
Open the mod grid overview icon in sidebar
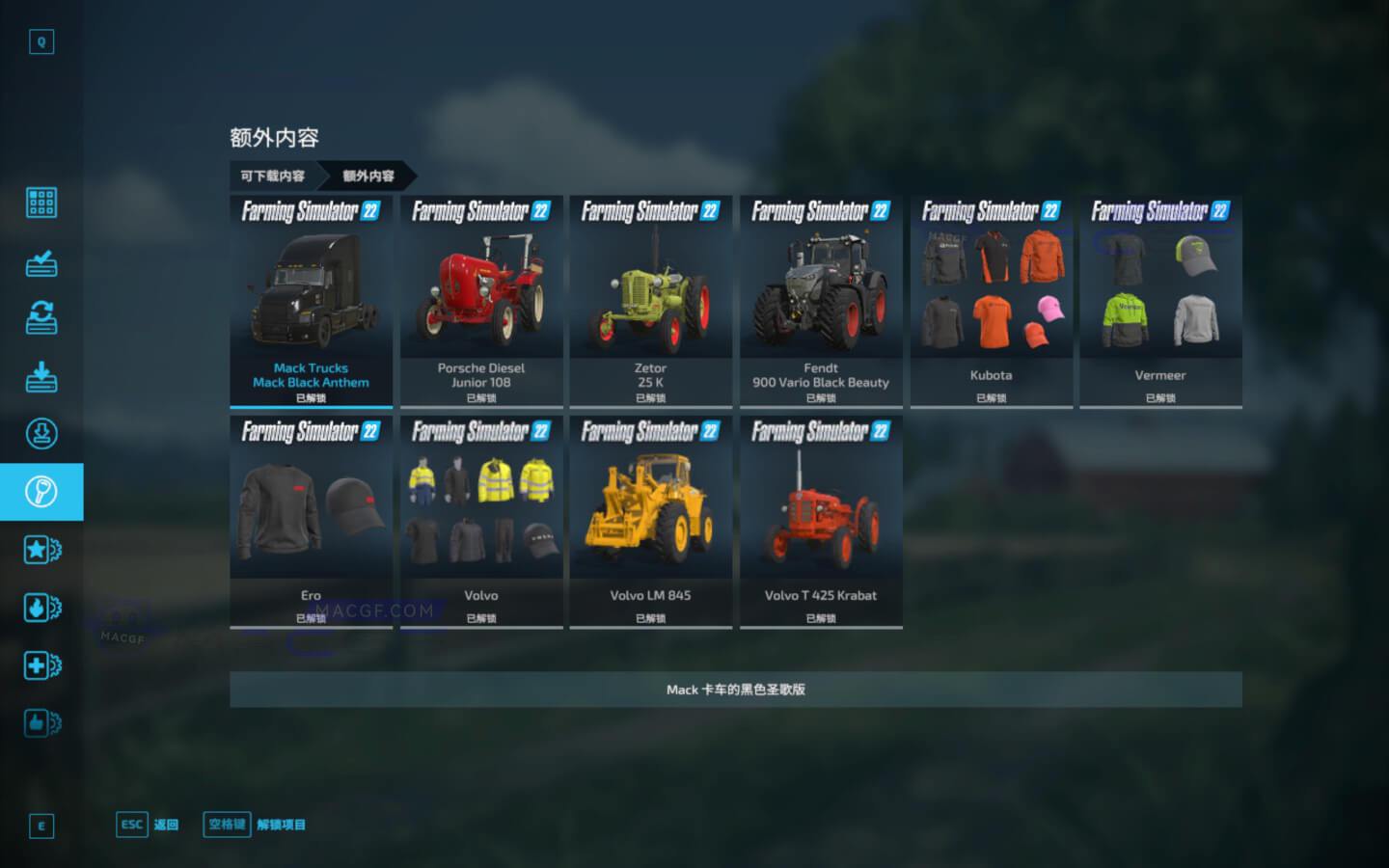[x=41, y=203]
